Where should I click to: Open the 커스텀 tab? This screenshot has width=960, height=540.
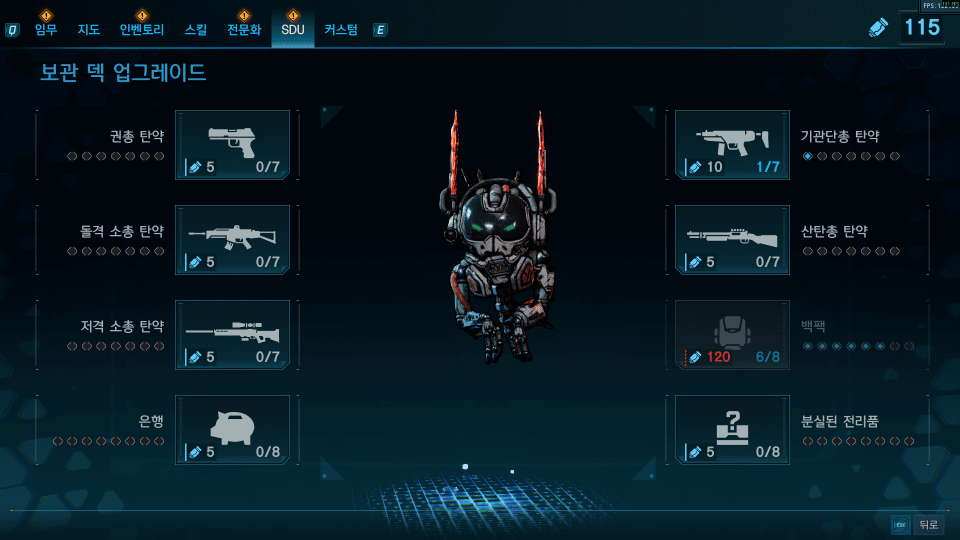[341, 30]
